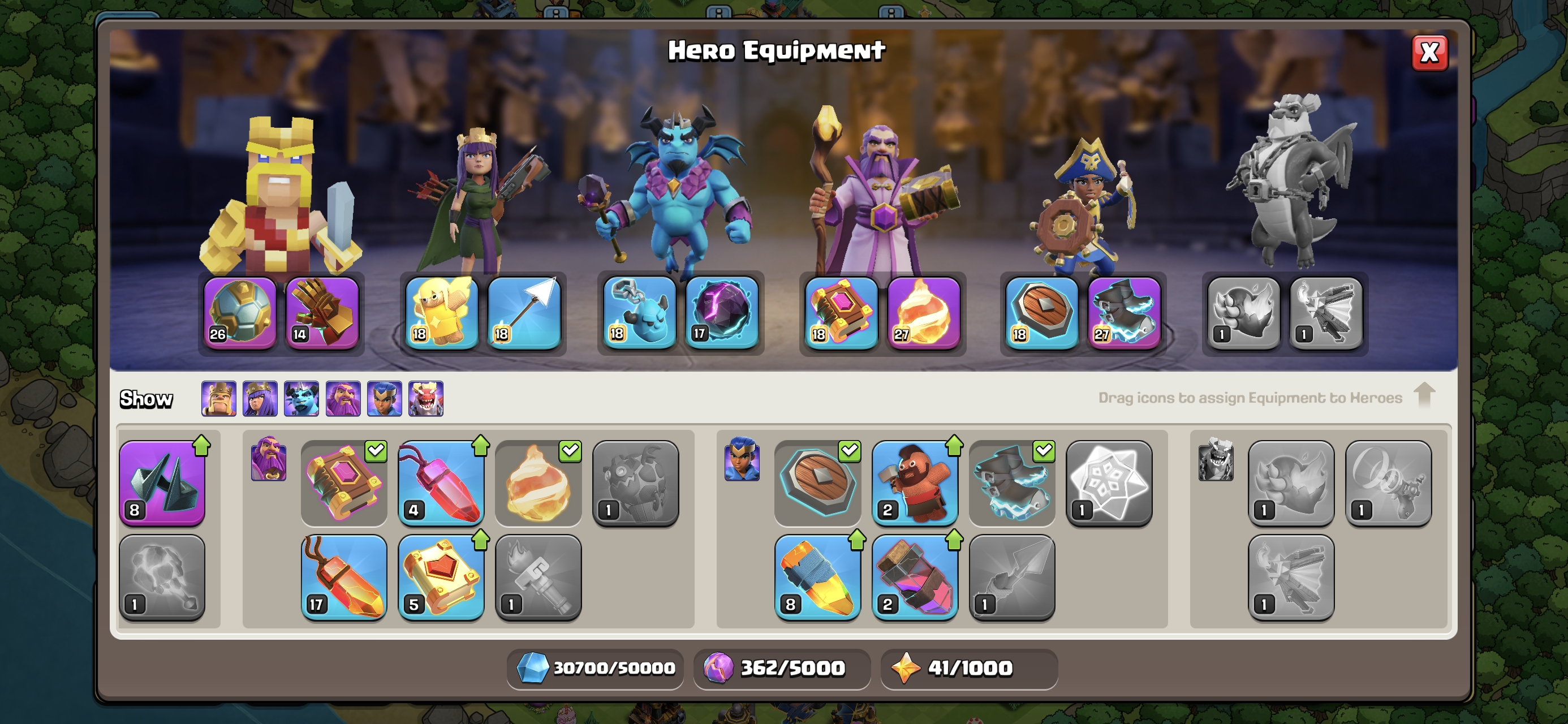The width and height of the screenshot is (1568, 724).
Task: Select the Minion Prince's dark orb equipment
Action: coord(722,313)
